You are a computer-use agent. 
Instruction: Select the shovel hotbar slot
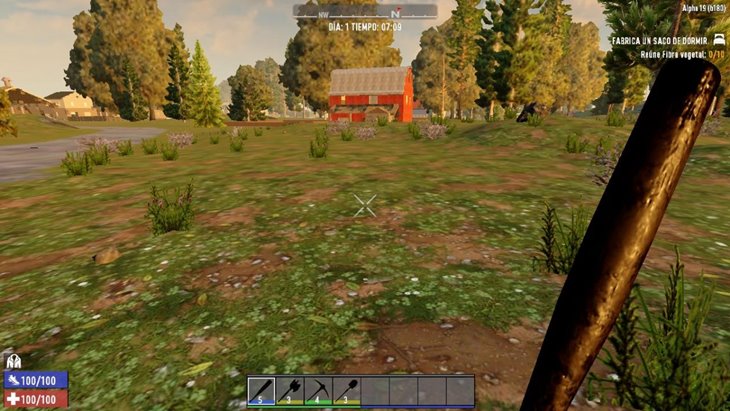pyautogui.click(x=347, y=390)
